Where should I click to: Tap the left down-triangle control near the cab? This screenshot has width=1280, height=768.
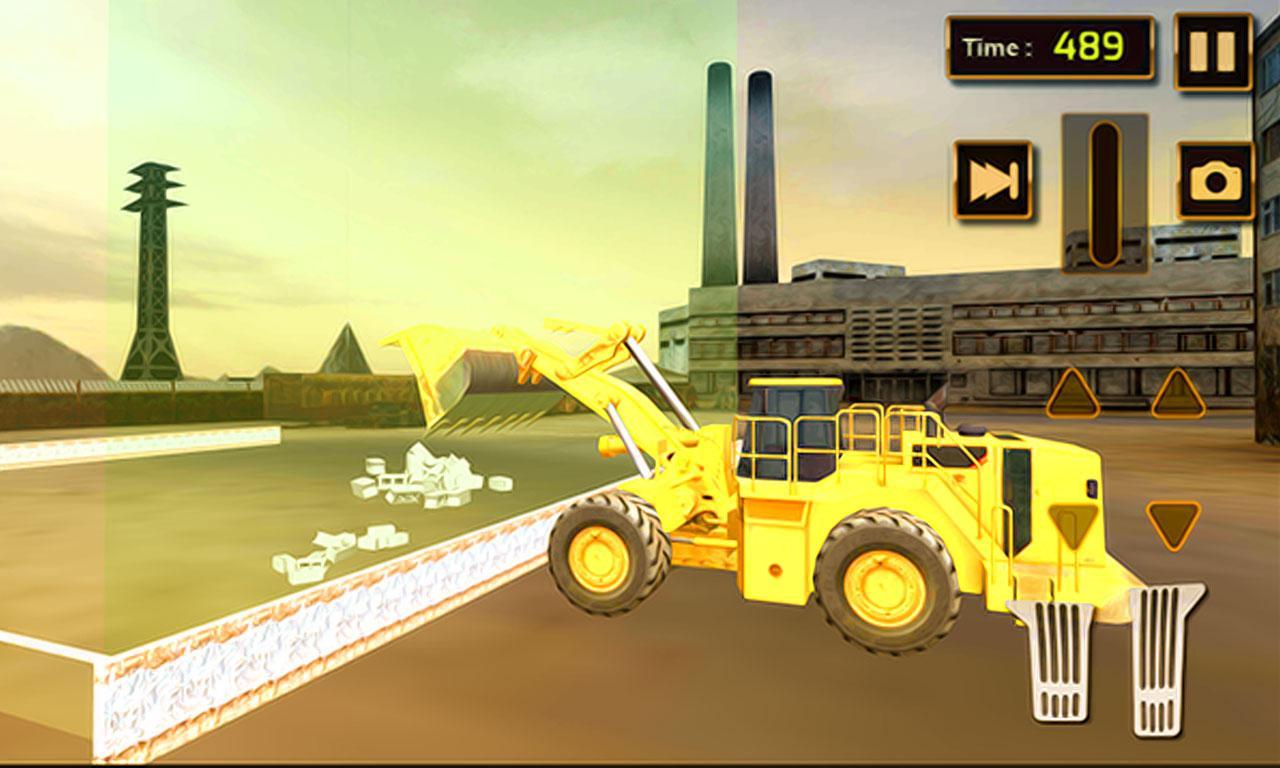1073,522
